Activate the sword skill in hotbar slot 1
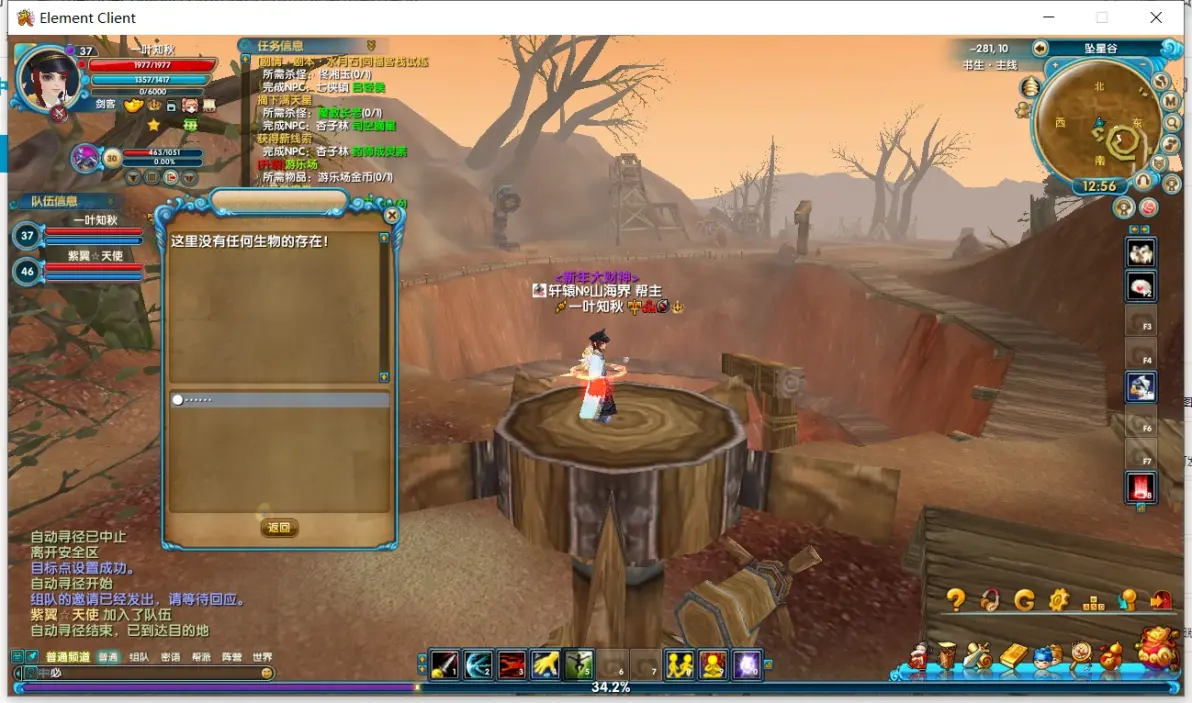Image resolution: width=1192 pixels, height=703 pixels. click(x=445, y=665)
